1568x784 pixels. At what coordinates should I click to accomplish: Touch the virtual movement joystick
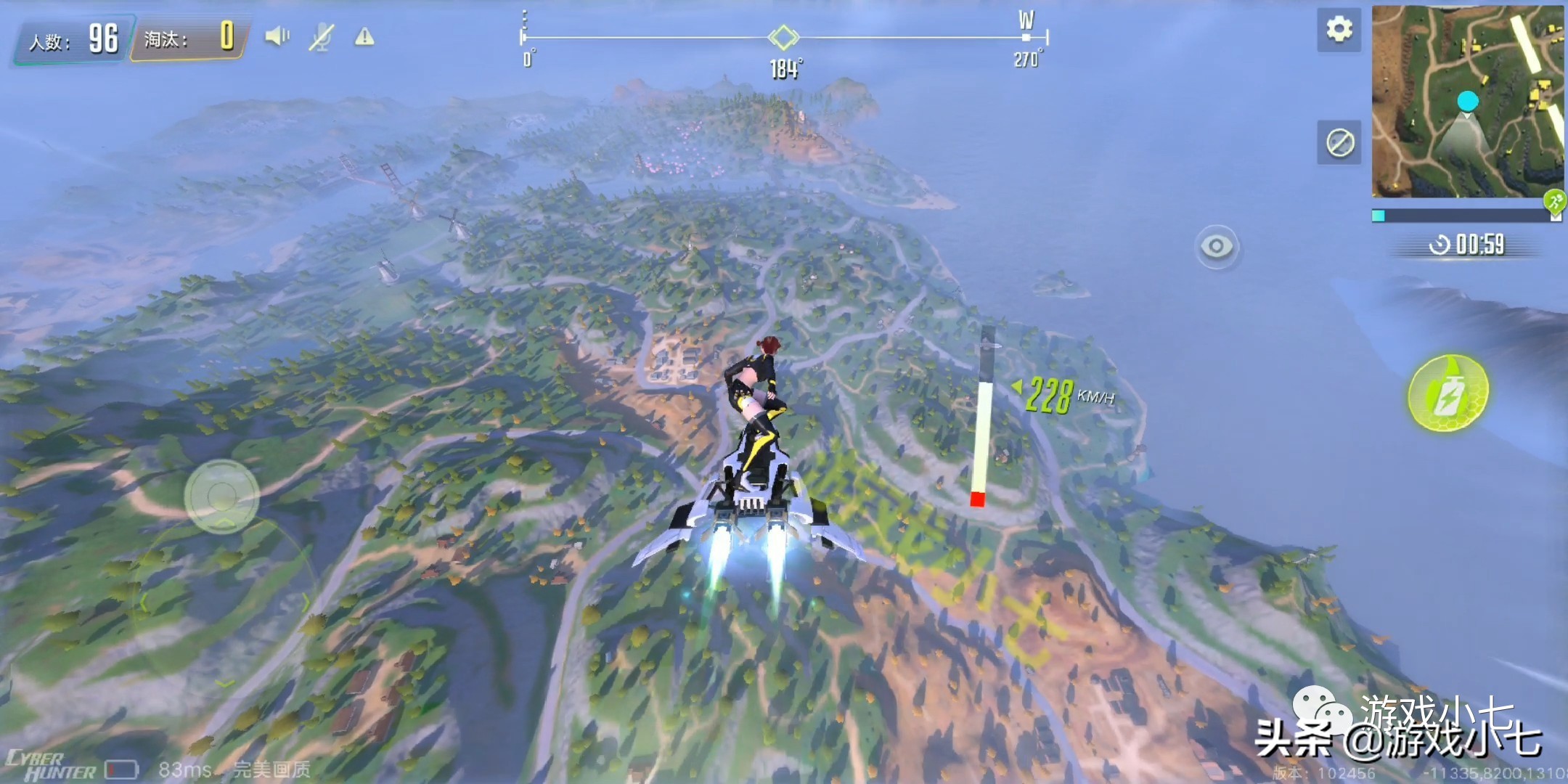tap(221, 497)
